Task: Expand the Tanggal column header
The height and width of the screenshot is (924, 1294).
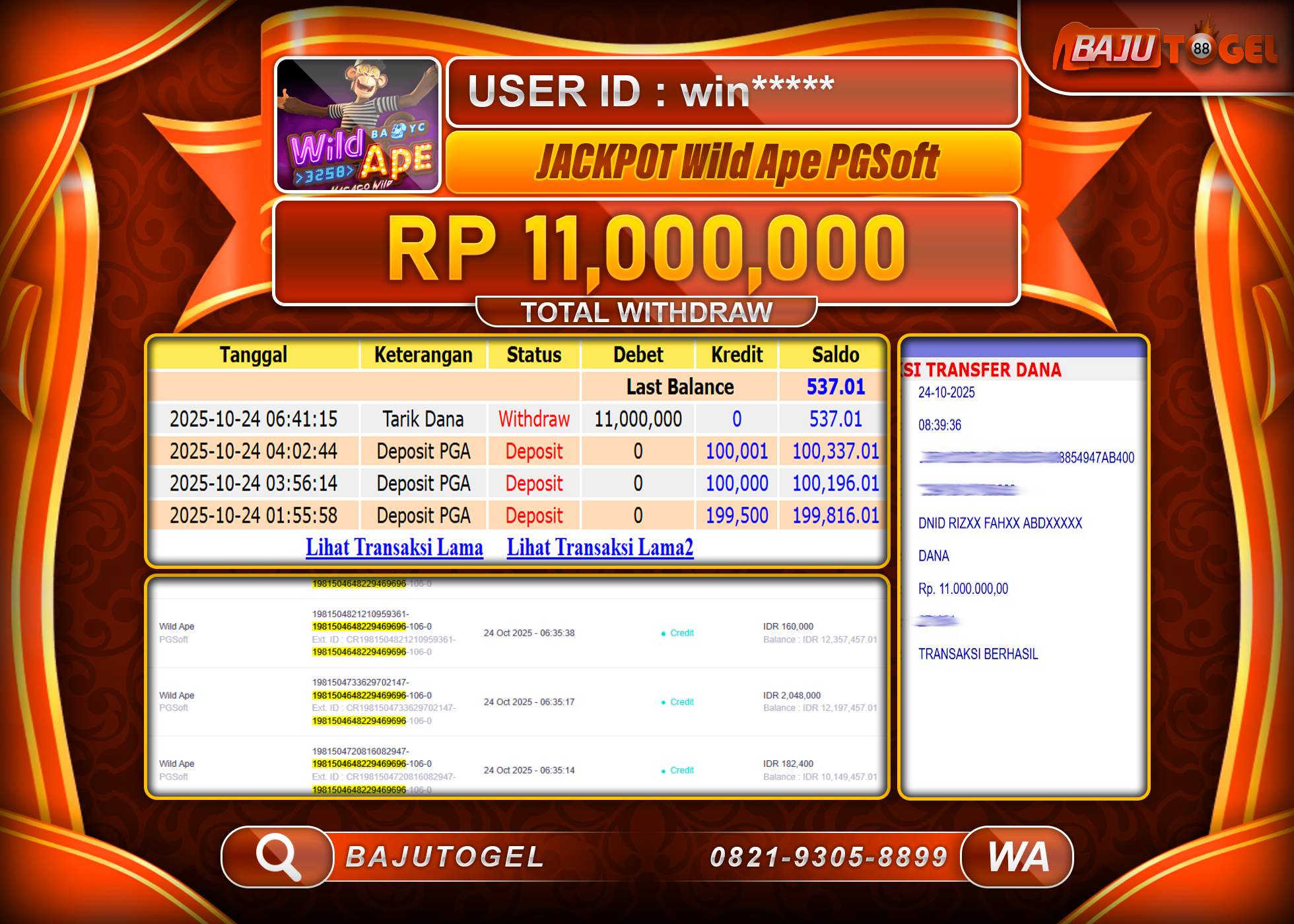Action: coord(254,355)
